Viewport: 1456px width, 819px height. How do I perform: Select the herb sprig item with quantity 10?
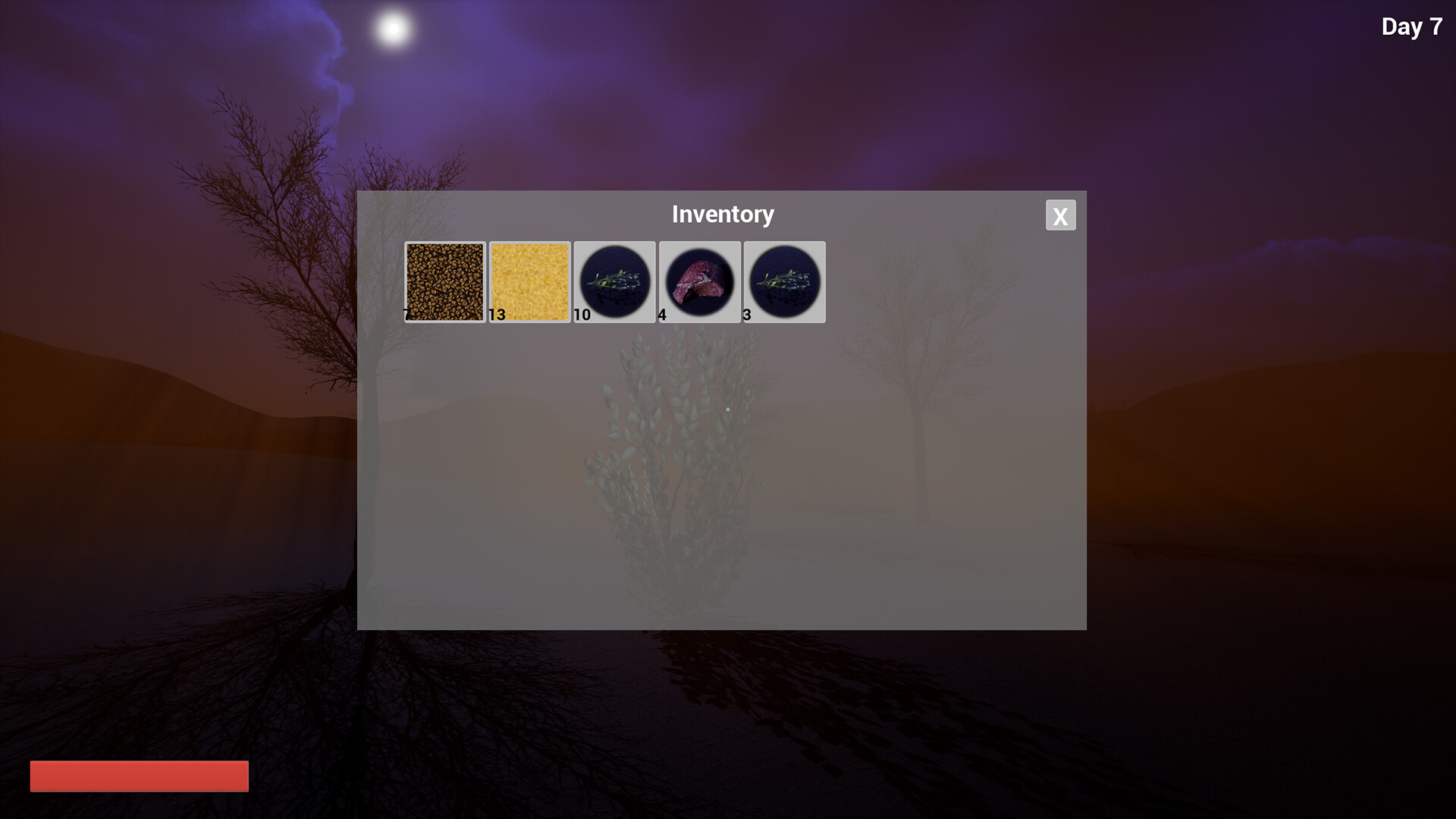[x=615, y=281]
